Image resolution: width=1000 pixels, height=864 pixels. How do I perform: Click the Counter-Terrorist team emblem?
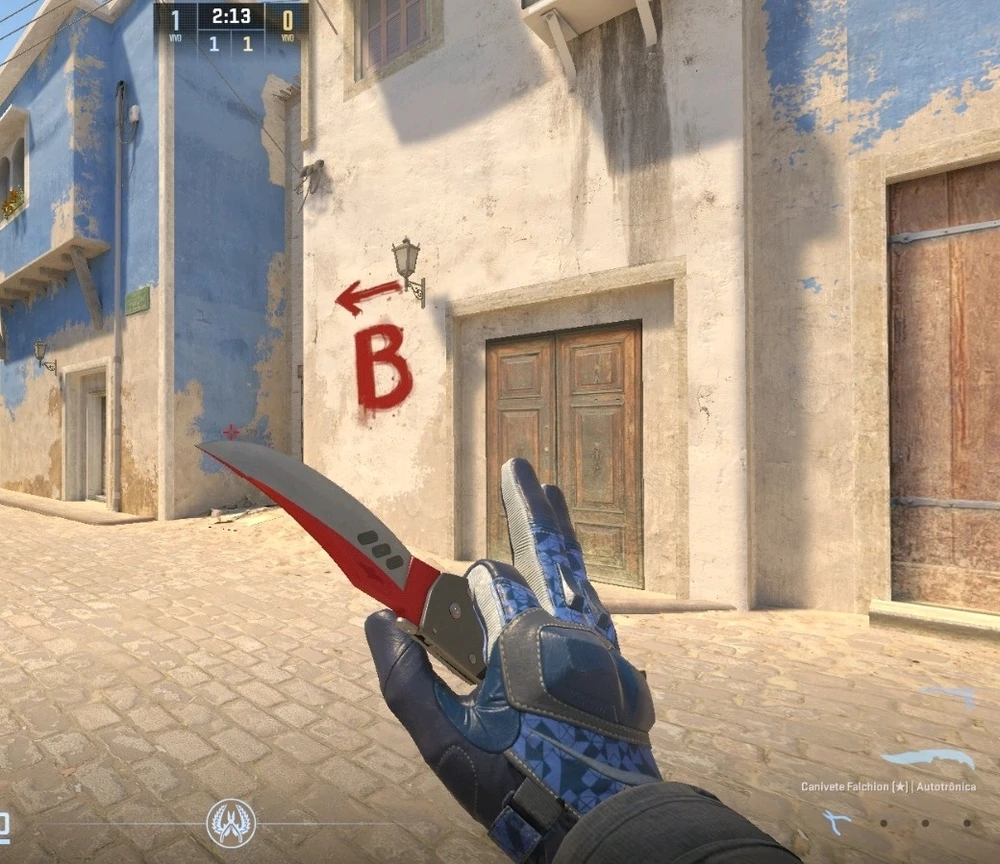(x=231, y=822)
